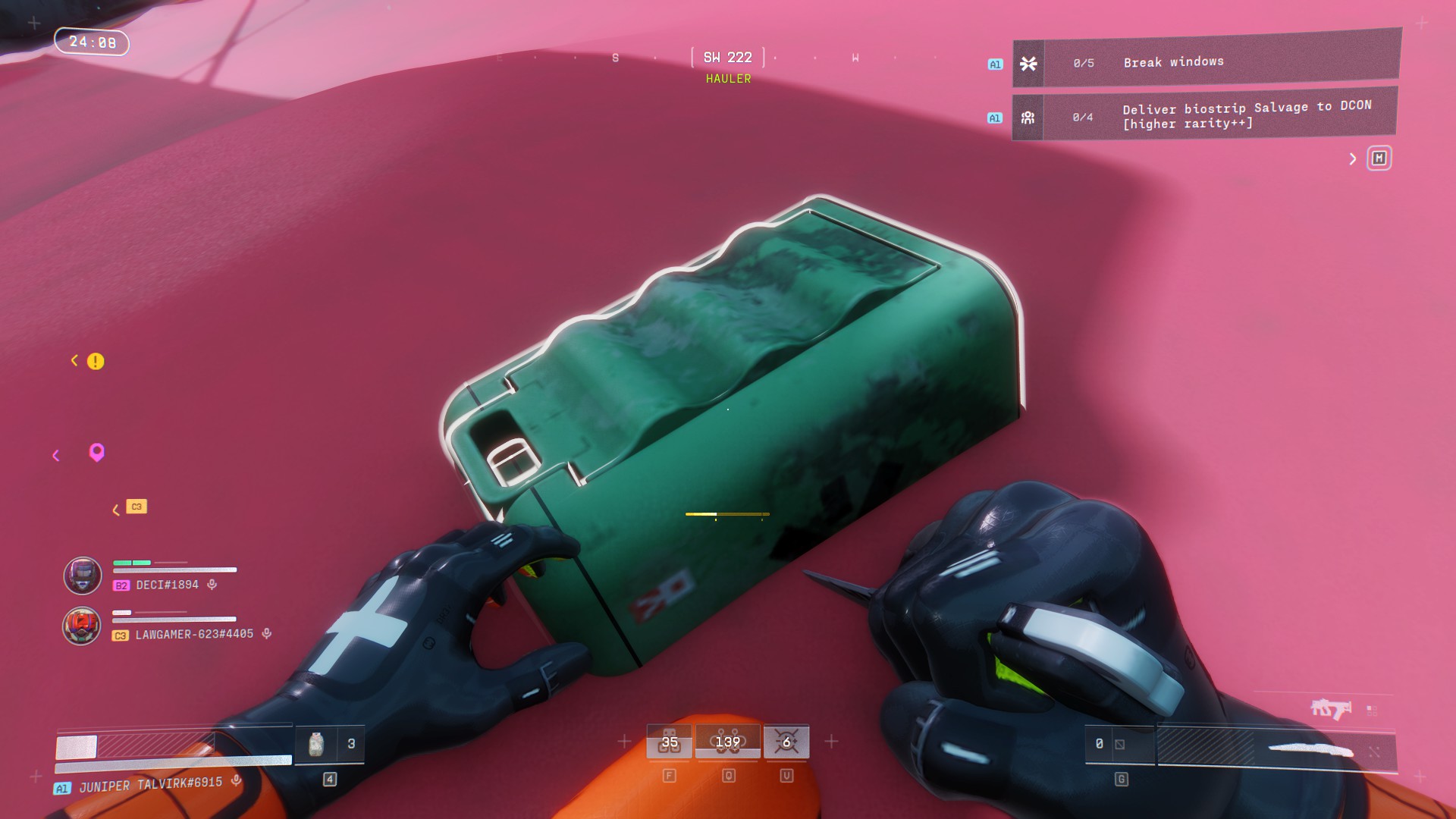Image resolution: width=1456 pixels, height=819 pixels.
Task: Click the yellow exclamation alert marker
Action: [96, 361]
